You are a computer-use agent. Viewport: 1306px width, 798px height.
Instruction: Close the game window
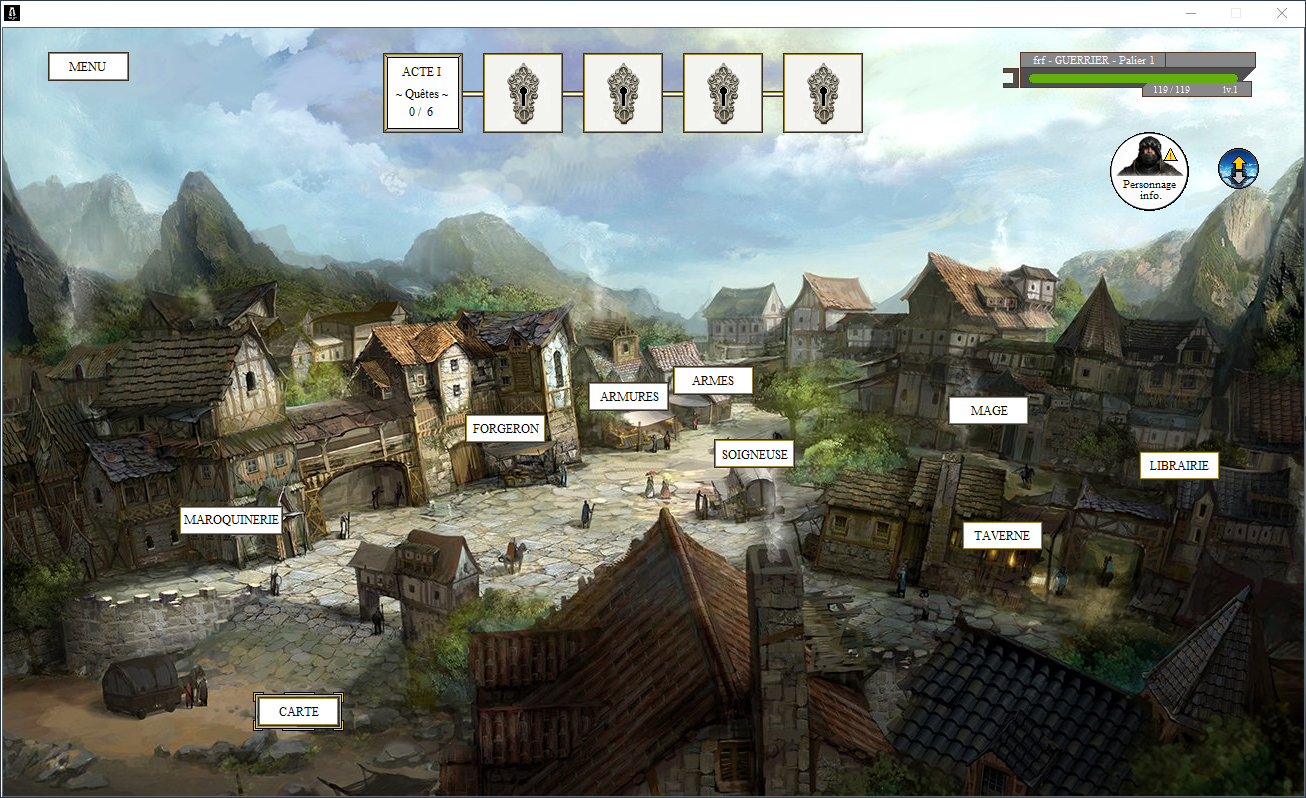tap(1282, 13)
